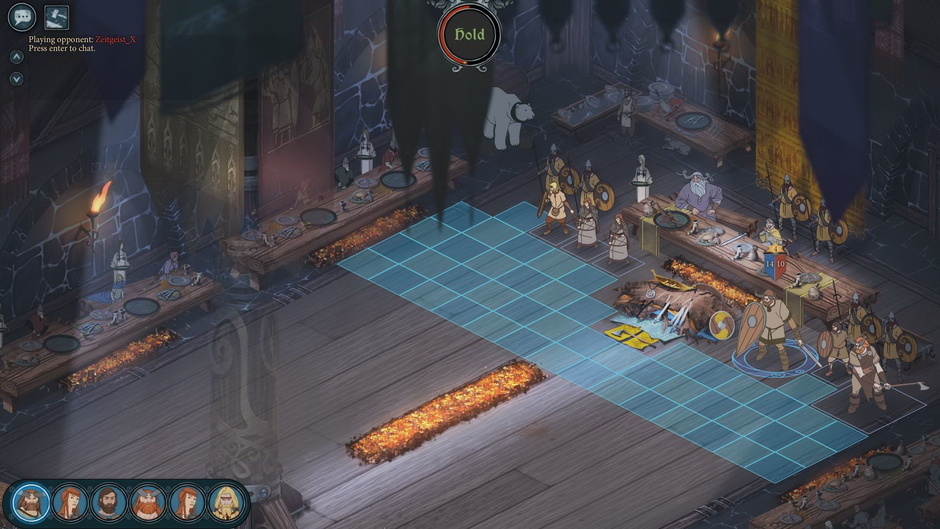Choose the red-bearded horned varl portrait
The width and height of the screenshot is (940, 529).
148,502
